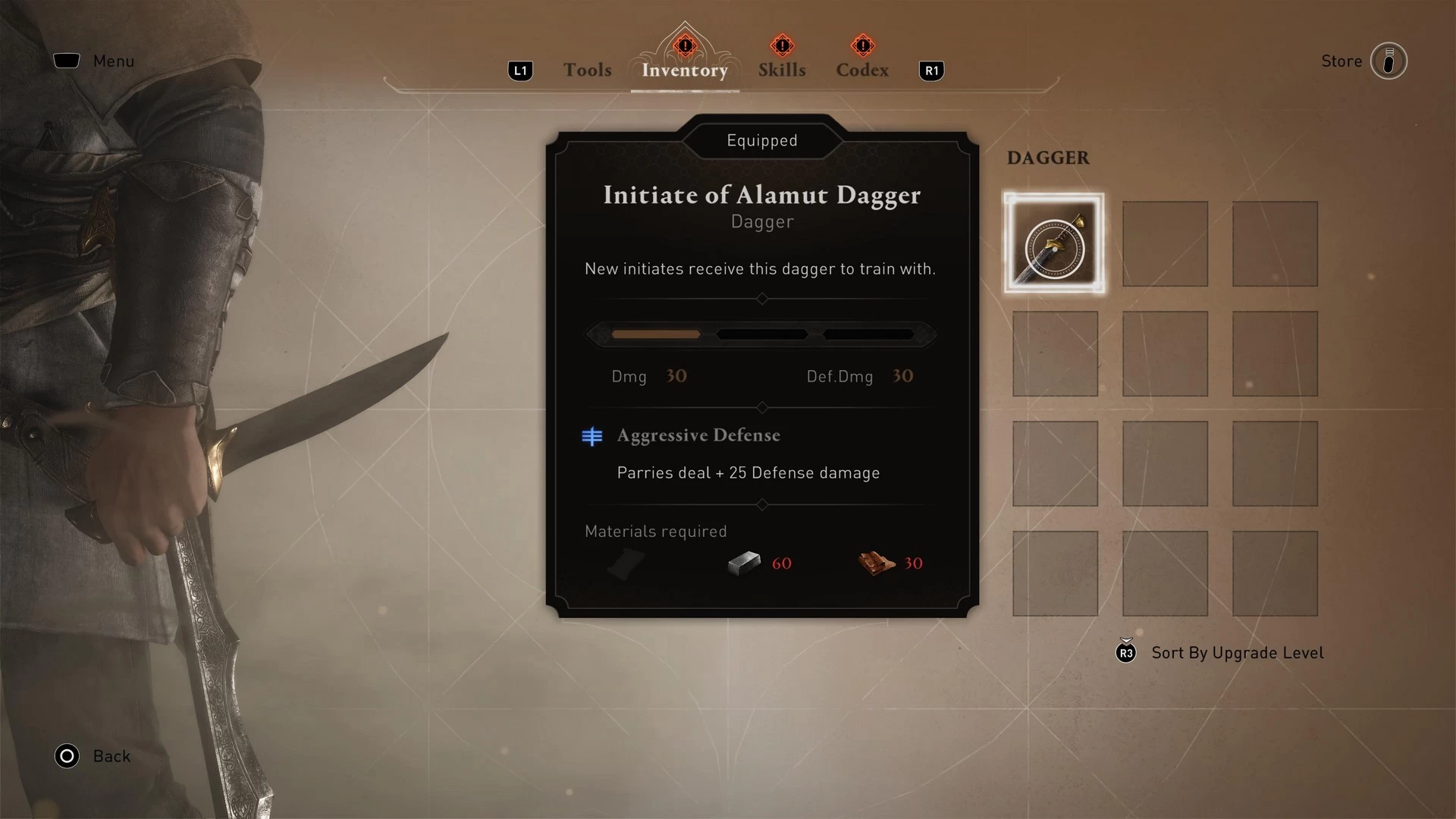The height and width of the screenshot is (819, 1456).
Task: Sort daggers by upgrade level
Action: tap(1236, 653)
